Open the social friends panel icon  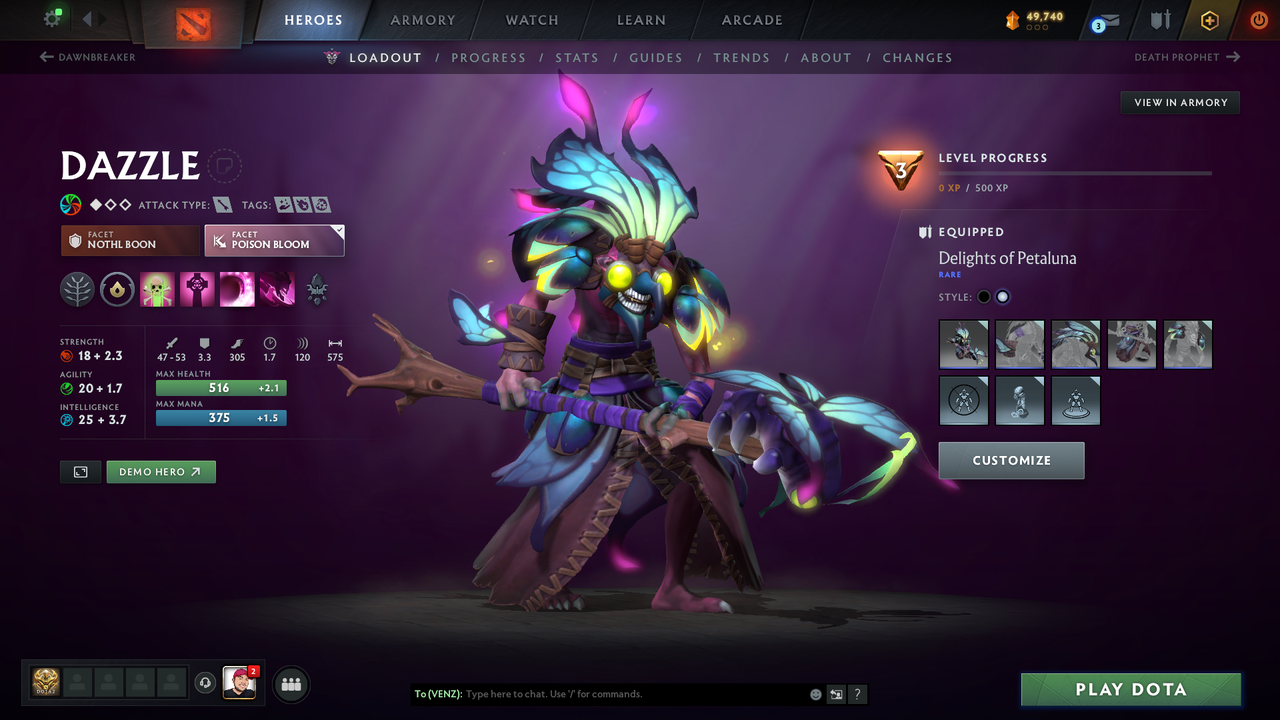(x=290, y=684)
